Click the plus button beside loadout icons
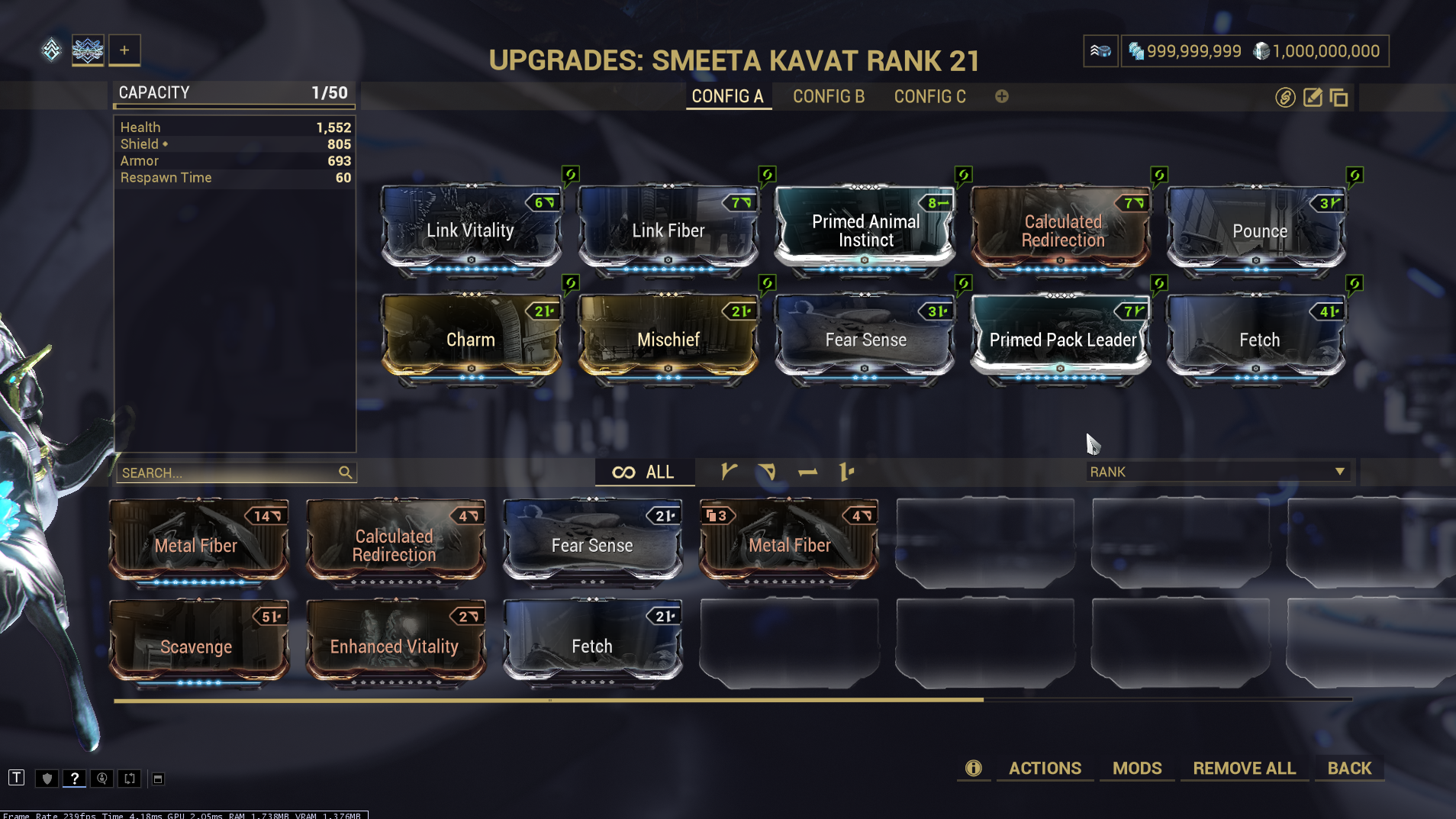Viewport: 1456px width, 819px height. point(124,50)
